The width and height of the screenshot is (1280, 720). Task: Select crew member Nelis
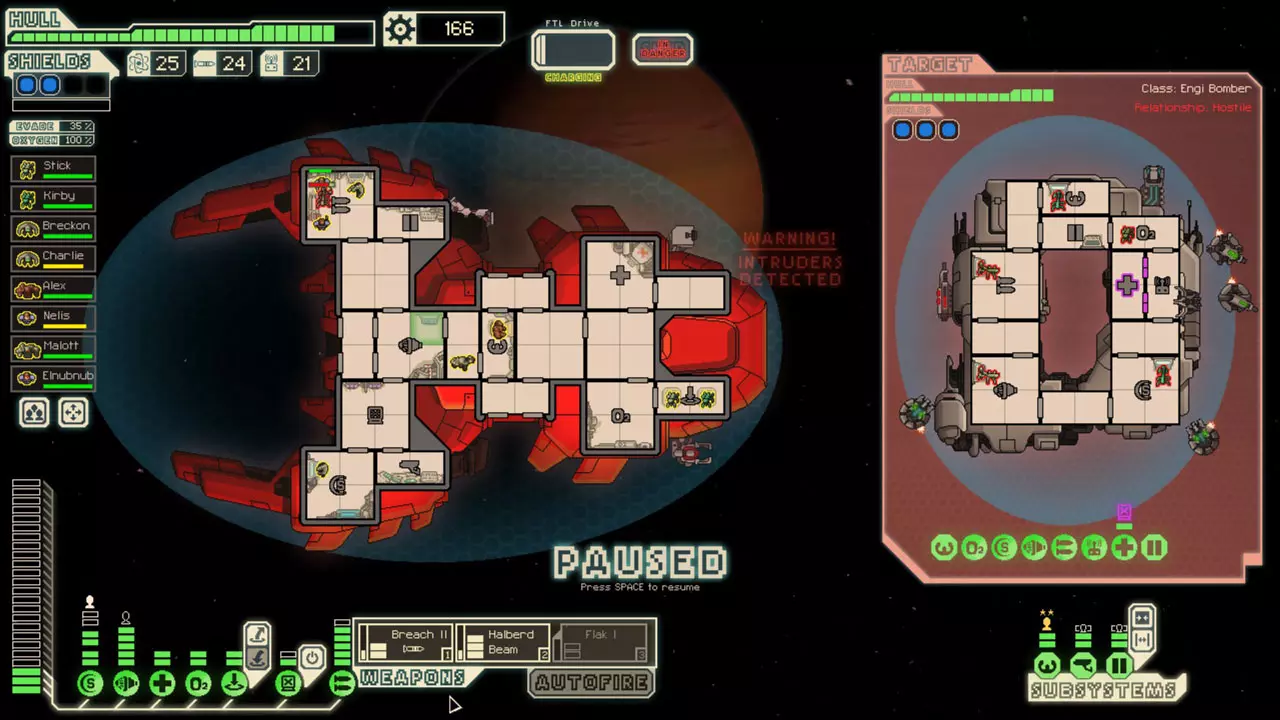54,318
